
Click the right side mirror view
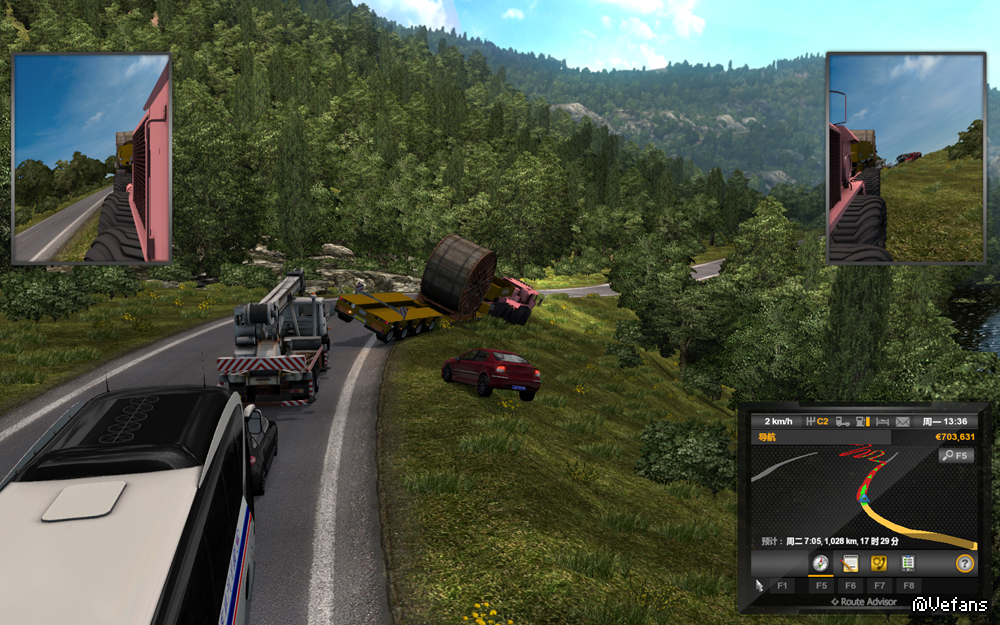907,160
